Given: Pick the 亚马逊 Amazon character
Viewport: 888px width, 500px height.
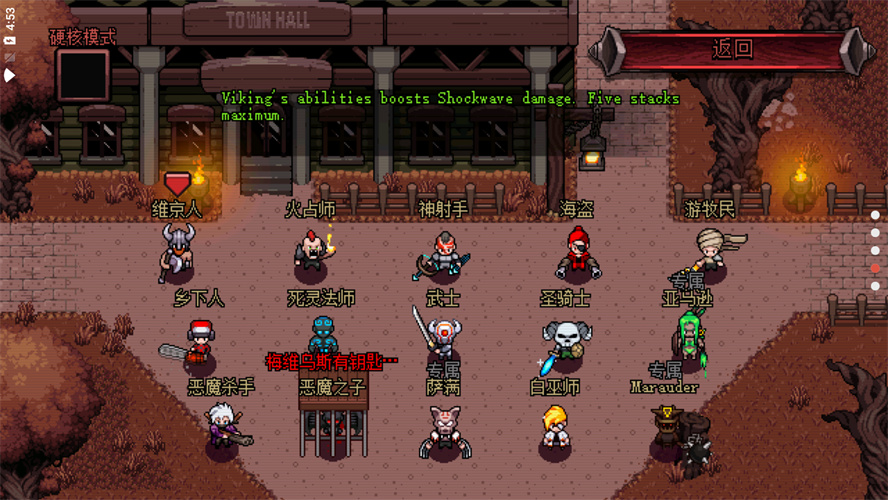Looking at the screenshot, I should pos(690,338).
